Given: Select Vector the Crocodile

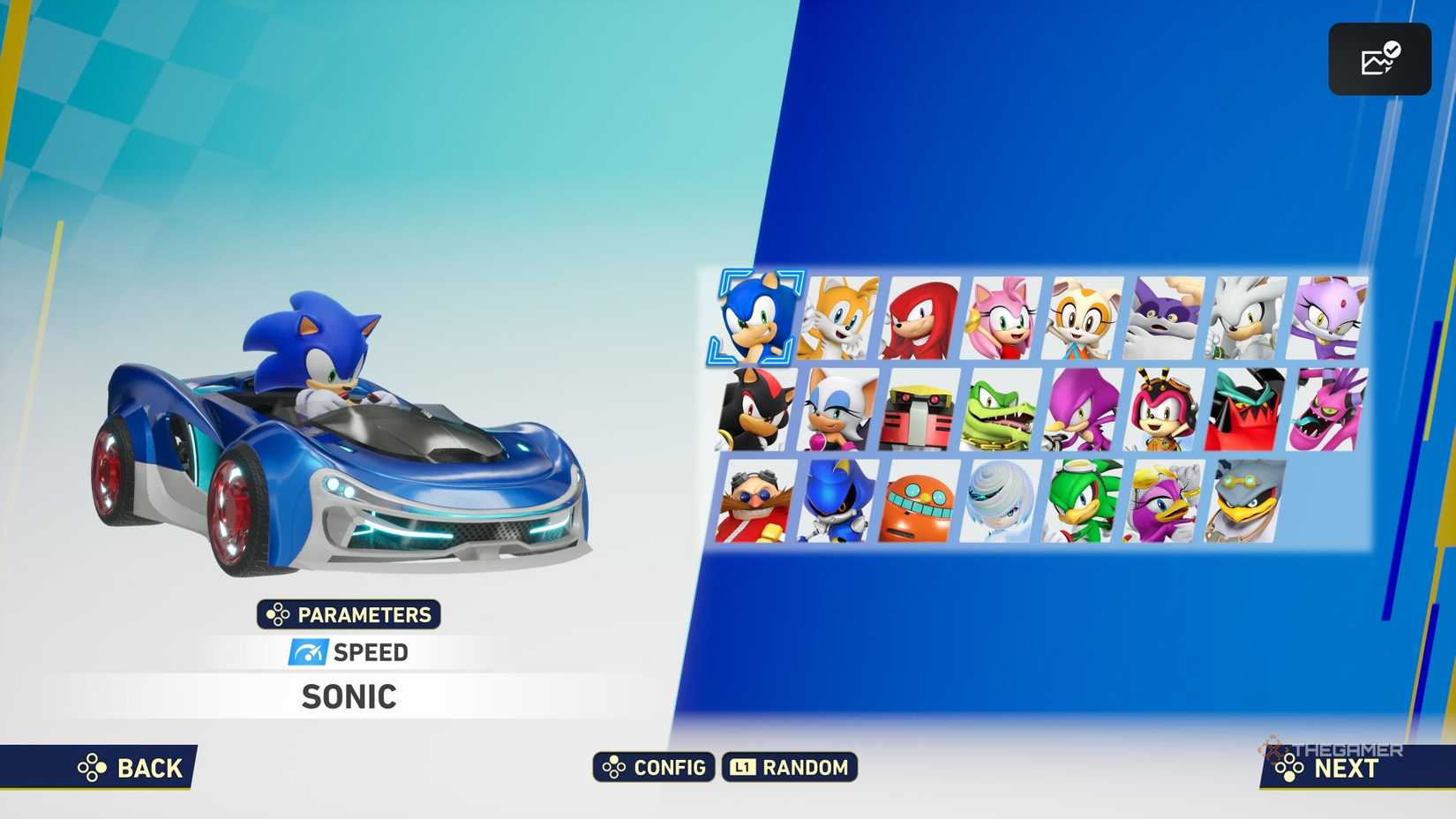Looking at the screenshot, I should (1001, 411).
